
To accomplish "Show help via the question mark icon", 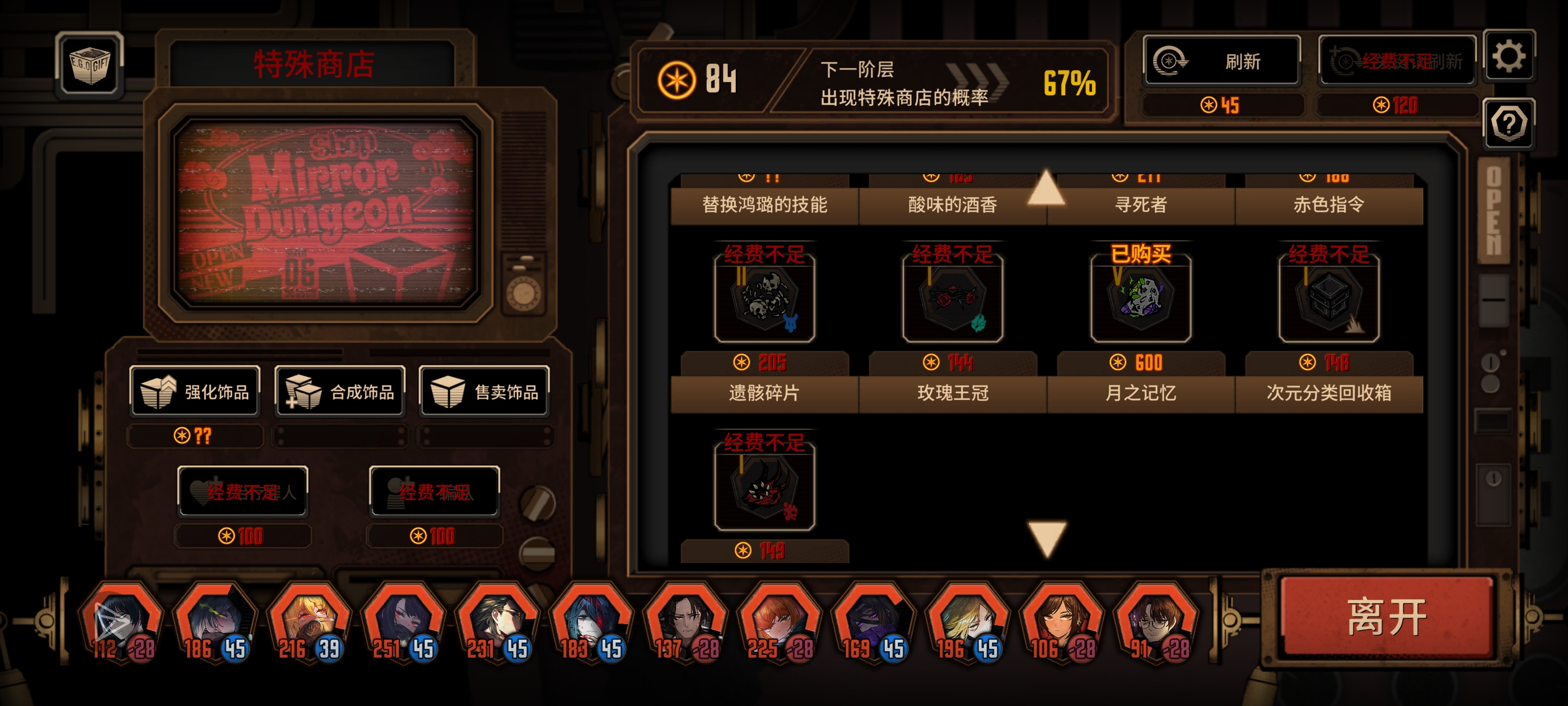I will [x=1508, y=124].
